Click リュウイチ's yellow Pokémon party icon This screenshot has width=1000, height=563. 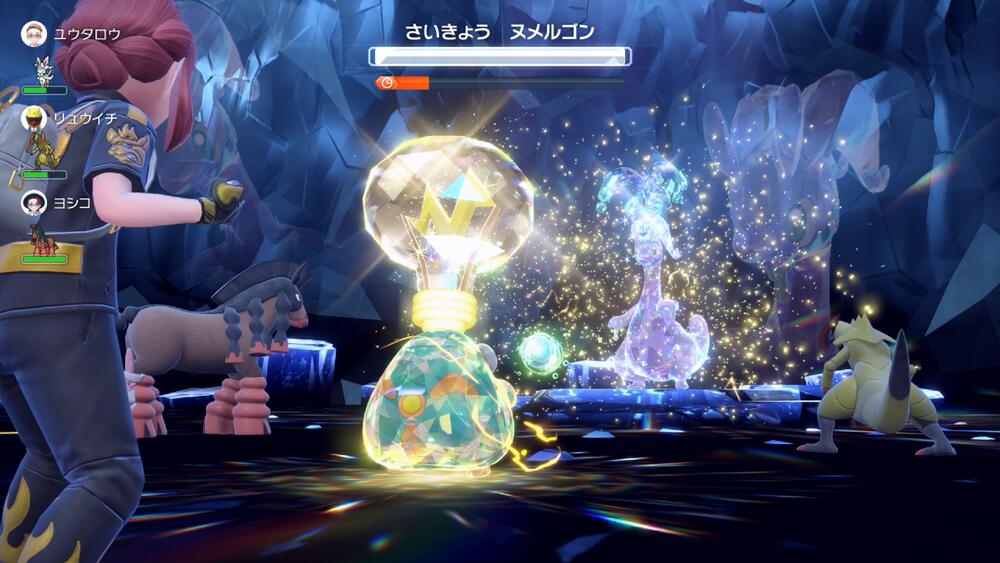click(42, 152)
